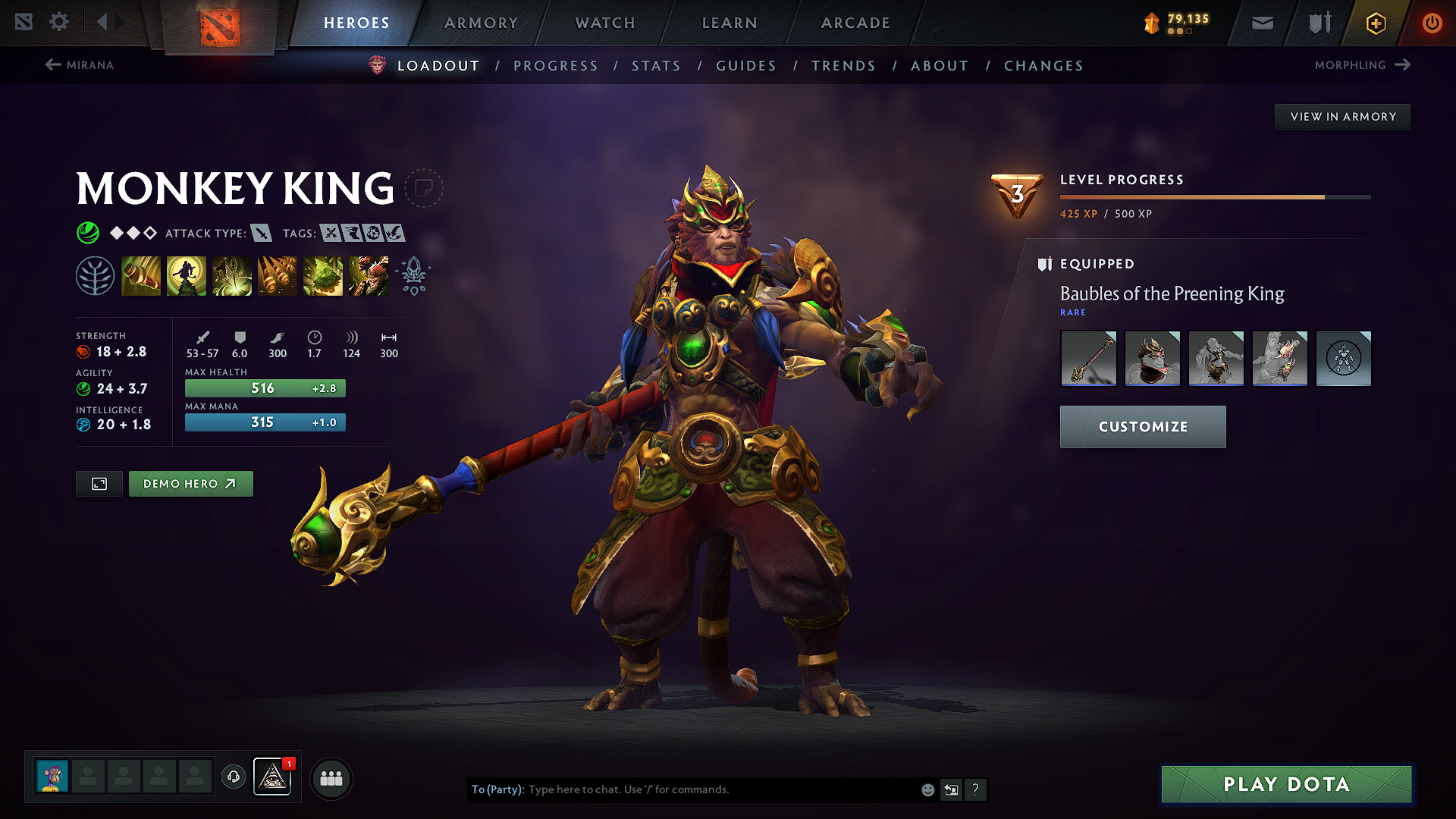This screenshot has width=1456, height=819.
Task: Open the melee attack type icon
Action: [x=262, y=234]
